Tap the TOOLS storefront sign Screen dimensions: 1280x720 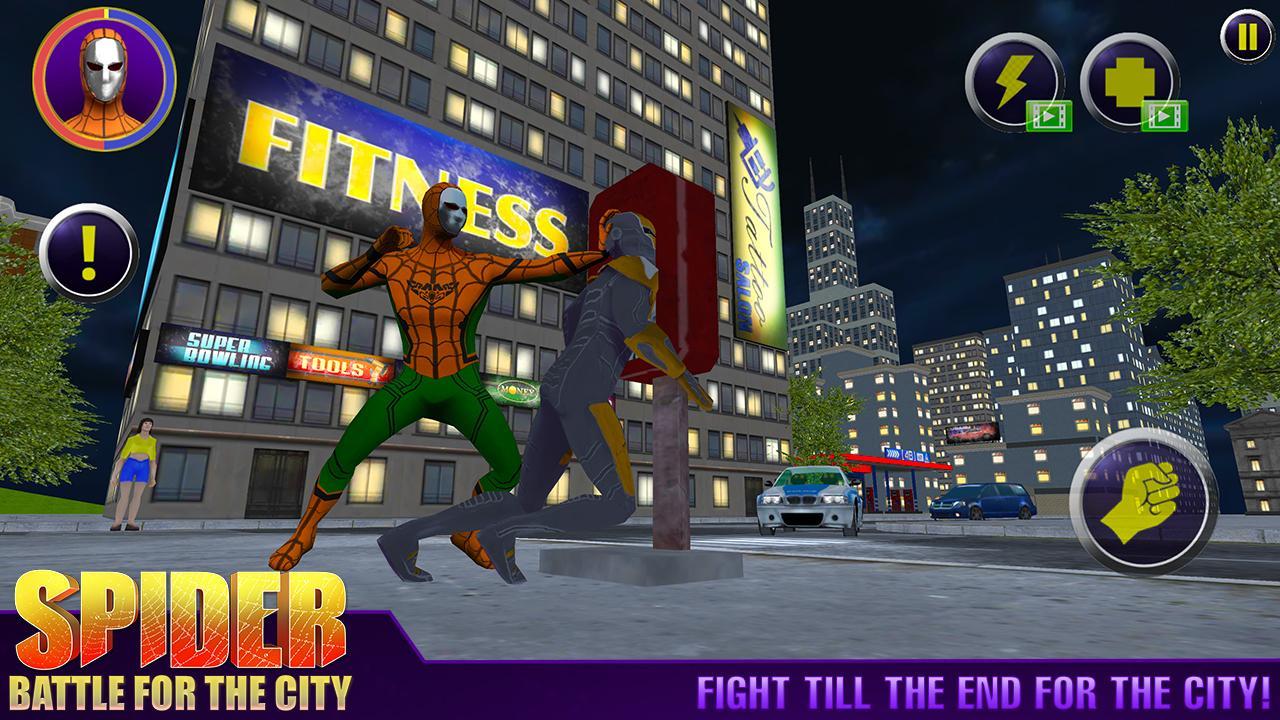335,365
